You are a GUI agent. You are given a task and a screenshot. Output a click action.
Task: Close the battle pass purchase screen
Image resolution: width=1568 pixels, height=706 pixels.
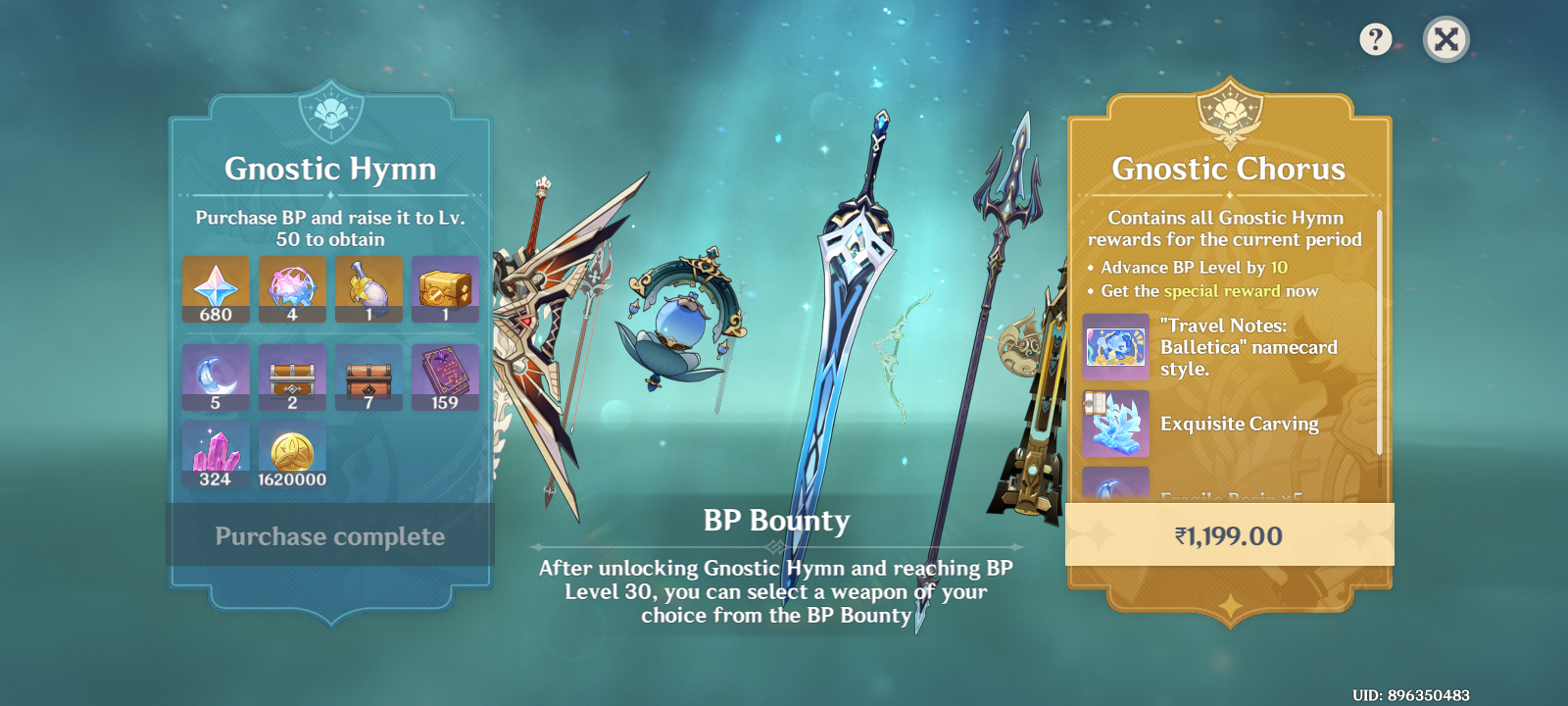[1445, 39]
